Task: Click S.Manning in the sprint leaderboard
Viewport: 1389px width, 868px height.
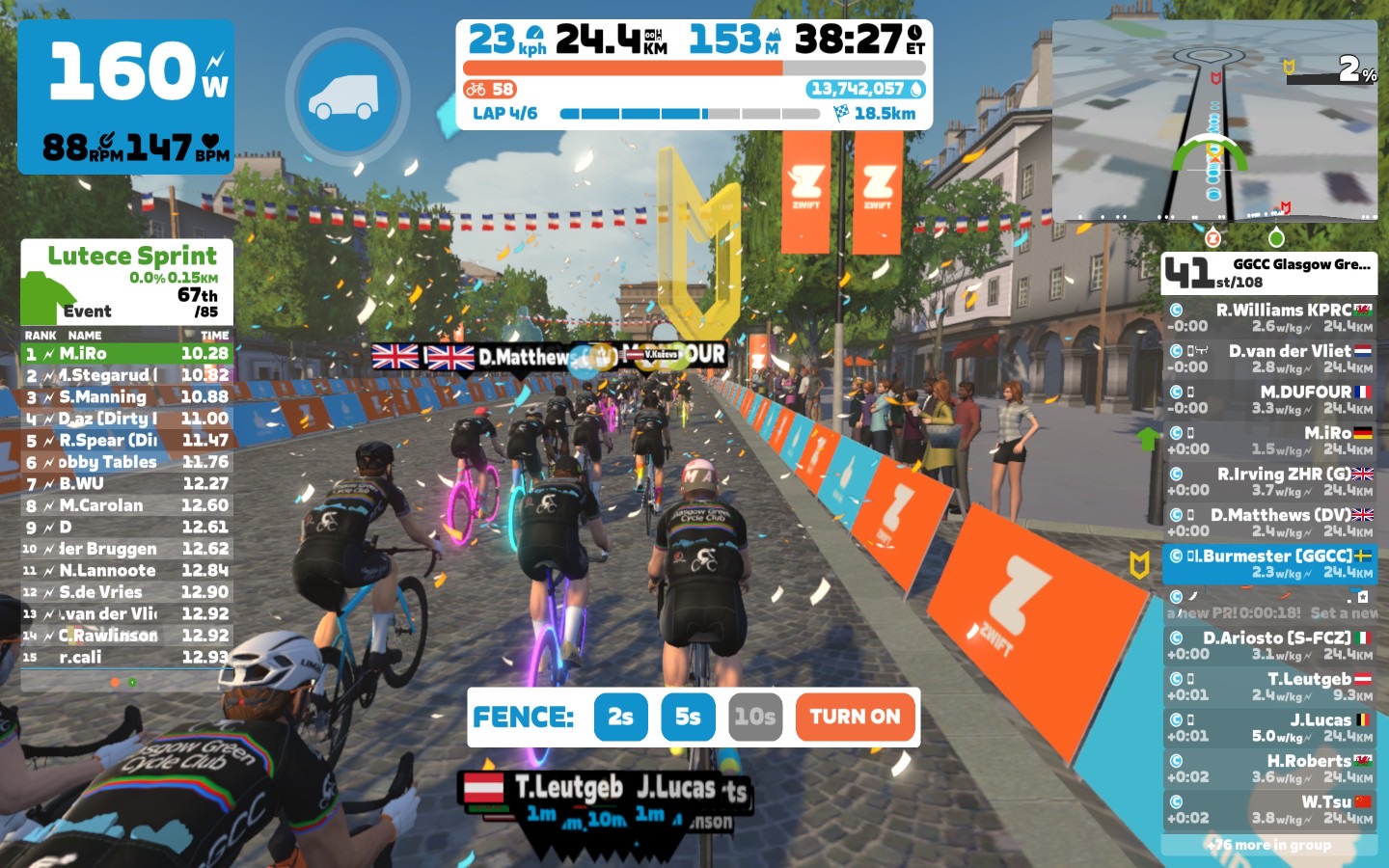Action: [126, 397]
